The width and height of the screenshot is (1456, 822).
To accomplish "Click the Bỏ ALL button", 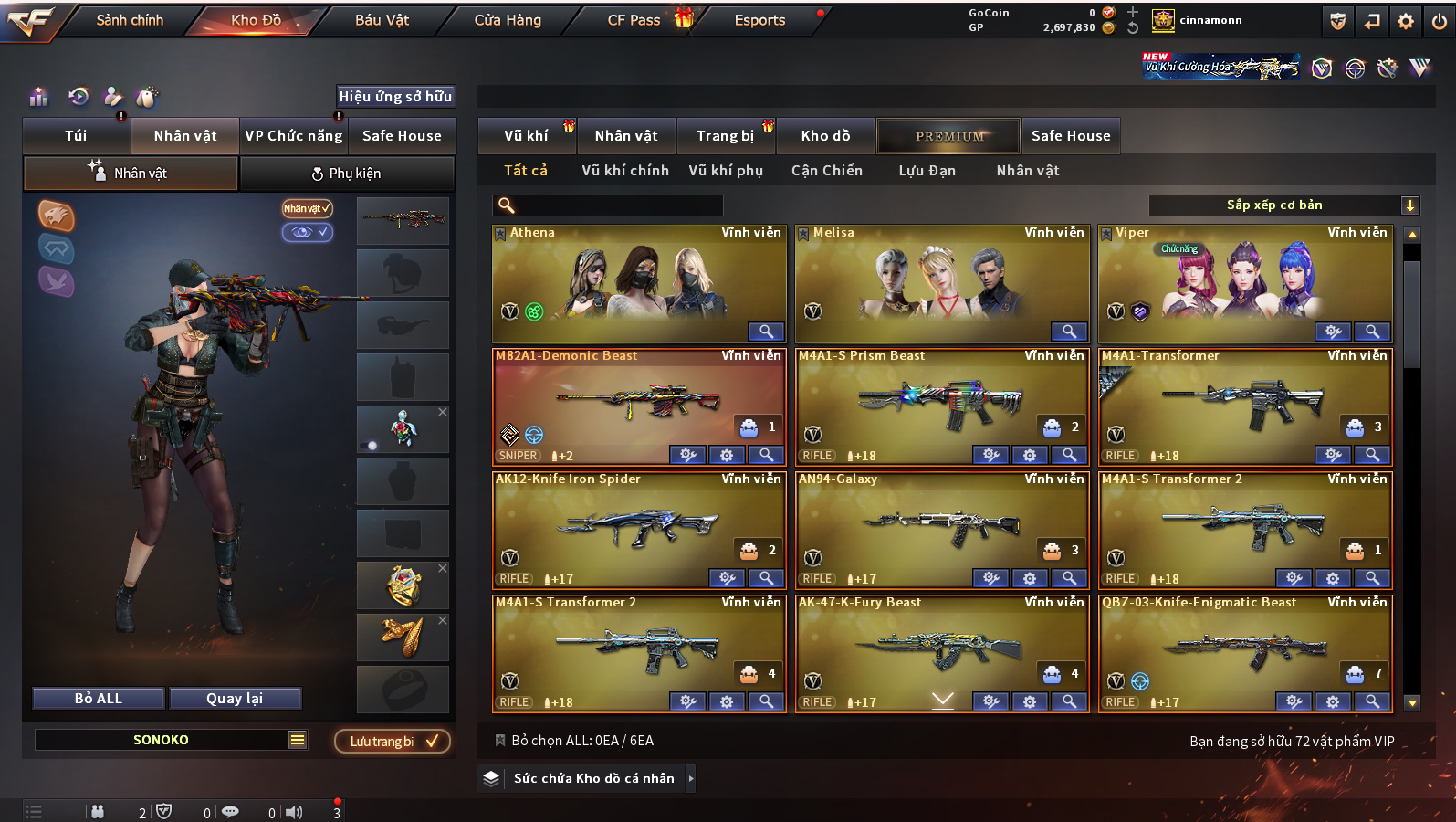I will tap(99, 699).
